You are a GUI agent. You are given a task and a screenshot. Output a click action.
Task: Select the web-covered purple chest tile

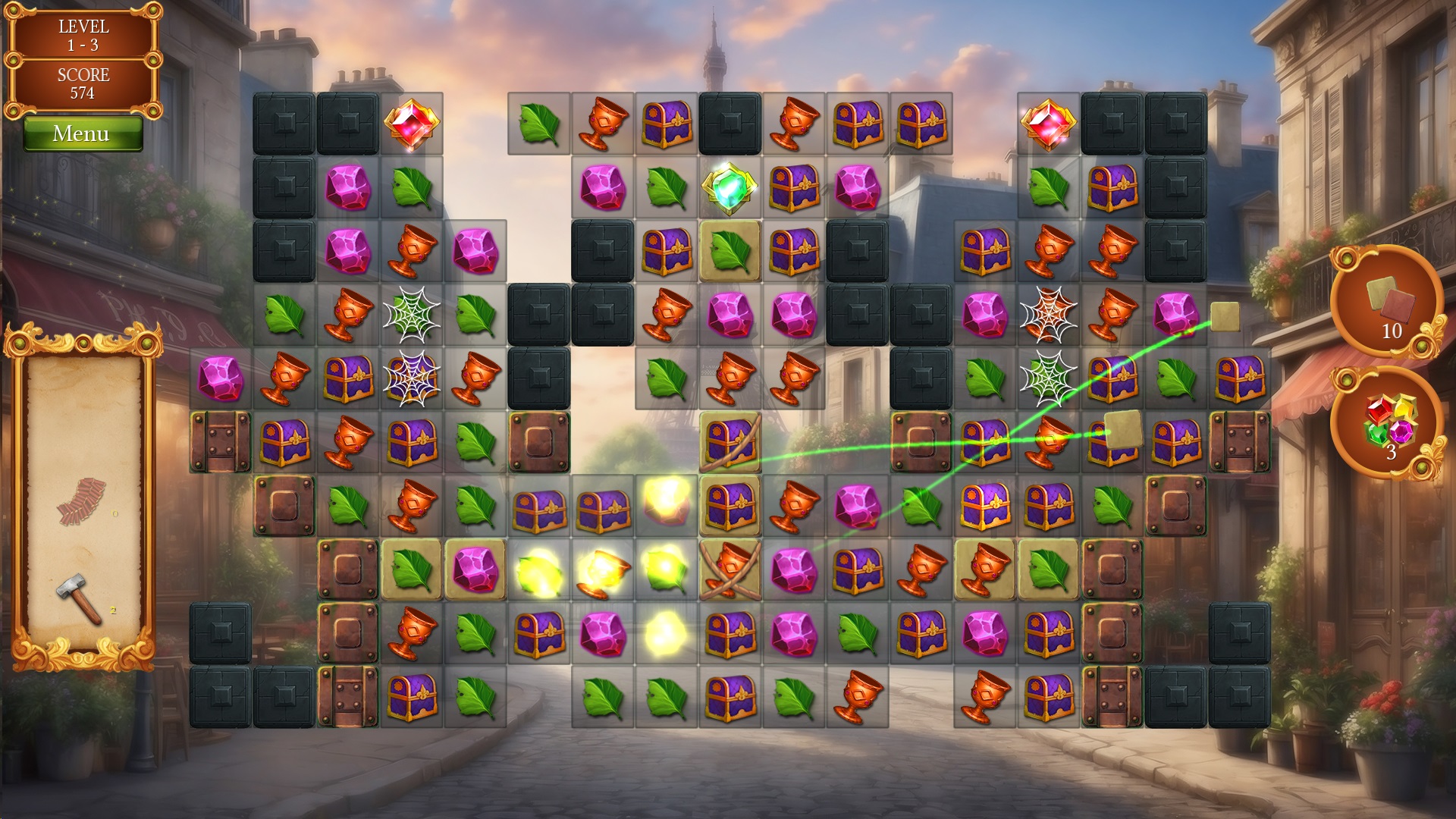pyautogui.click(x=411, y=378)
